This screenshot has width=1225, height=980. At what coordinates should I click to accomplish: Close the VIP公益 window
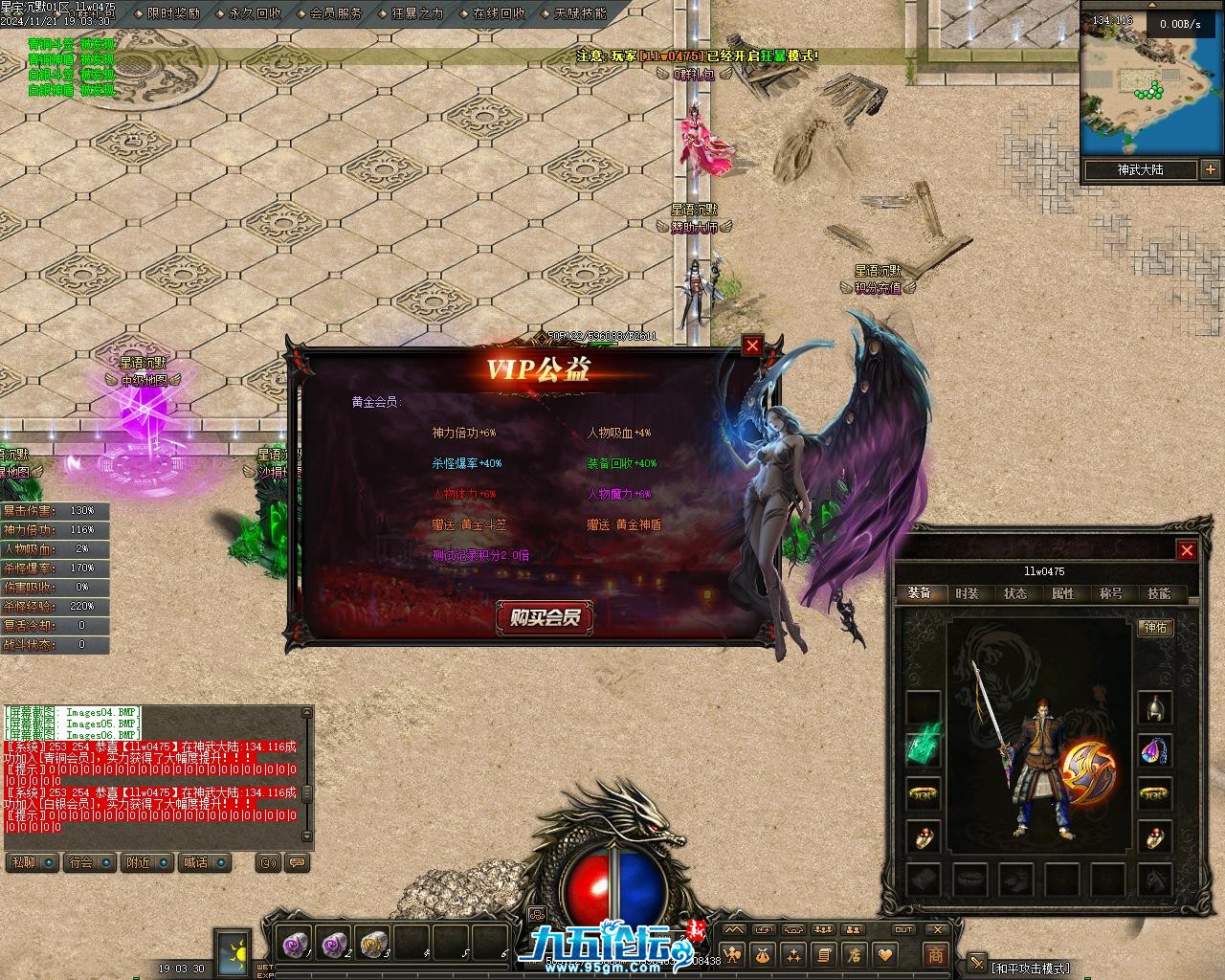pyautogui.click(x=752, y=345)
